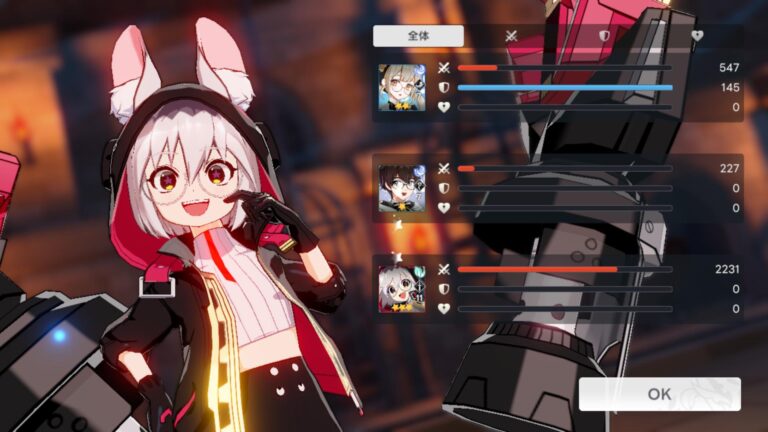Choose the dark-haired character portrait
This screenshot has width=768, height=432.
click(x=401, y=188)
